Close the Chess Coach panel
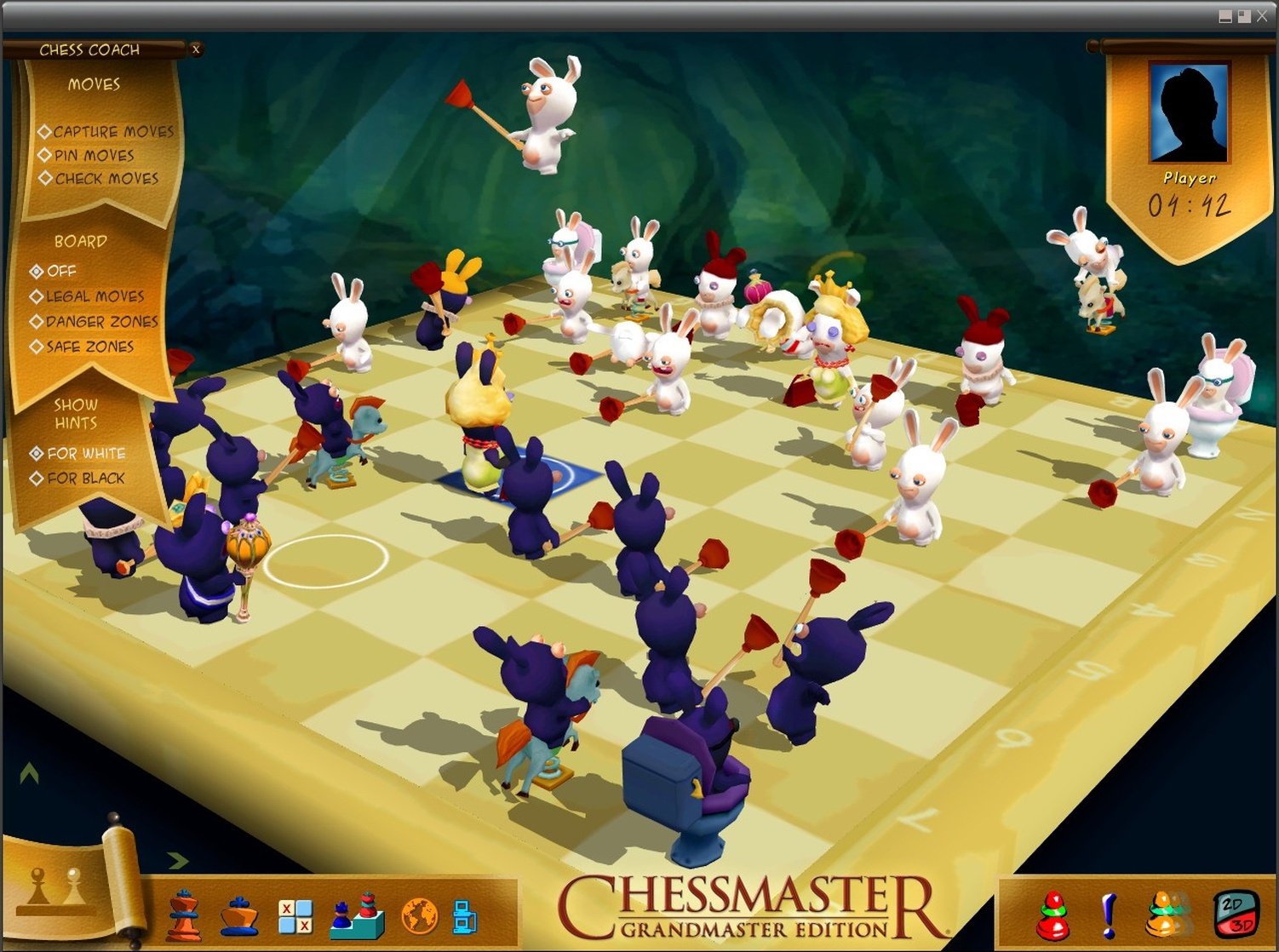The width and height of the screenshot is (1279, 952). [x=196, y=49]
